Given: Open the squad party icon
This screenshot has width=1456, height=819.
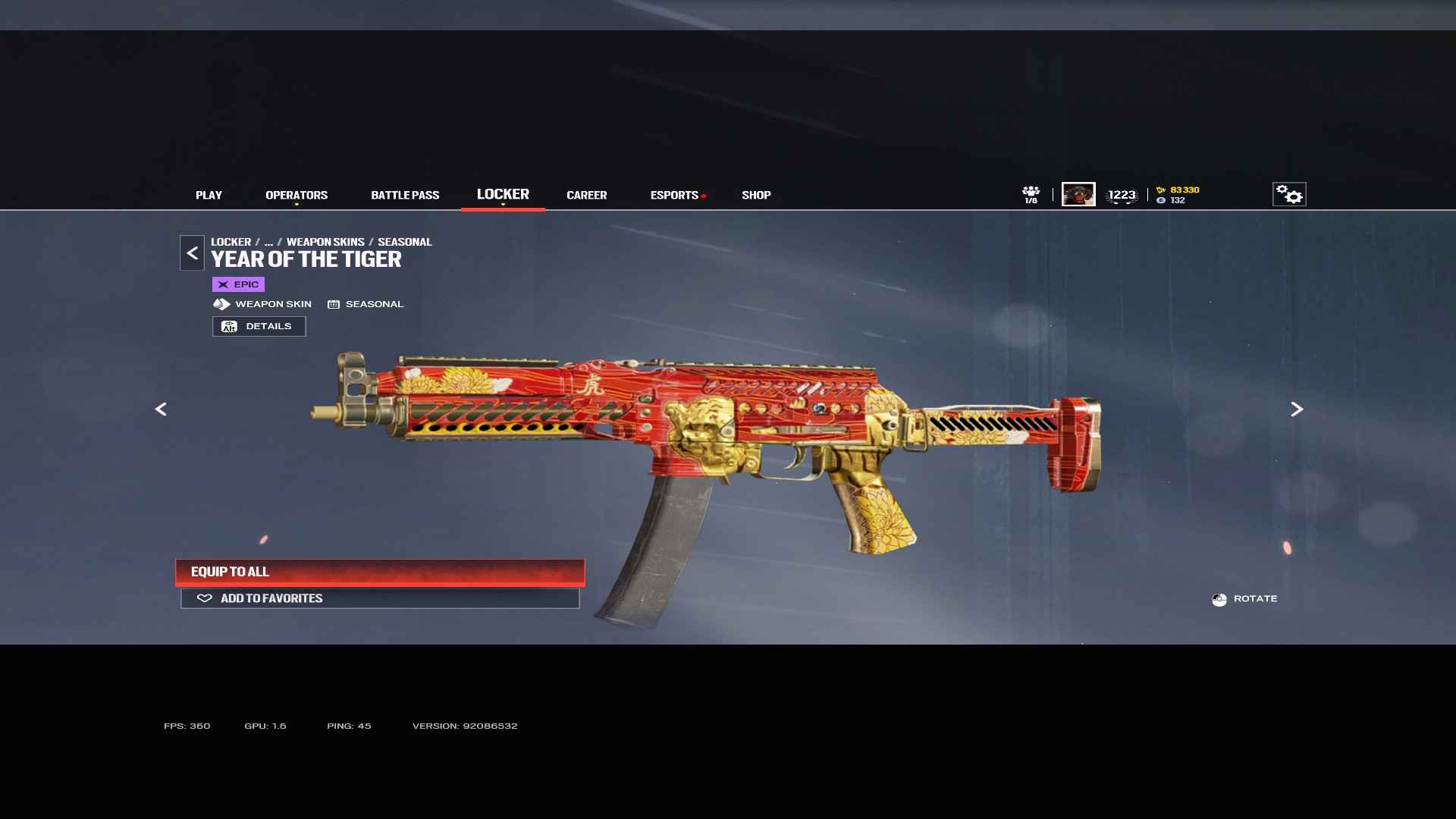Looking at the screenshot, I should [x=1031, y=194].
